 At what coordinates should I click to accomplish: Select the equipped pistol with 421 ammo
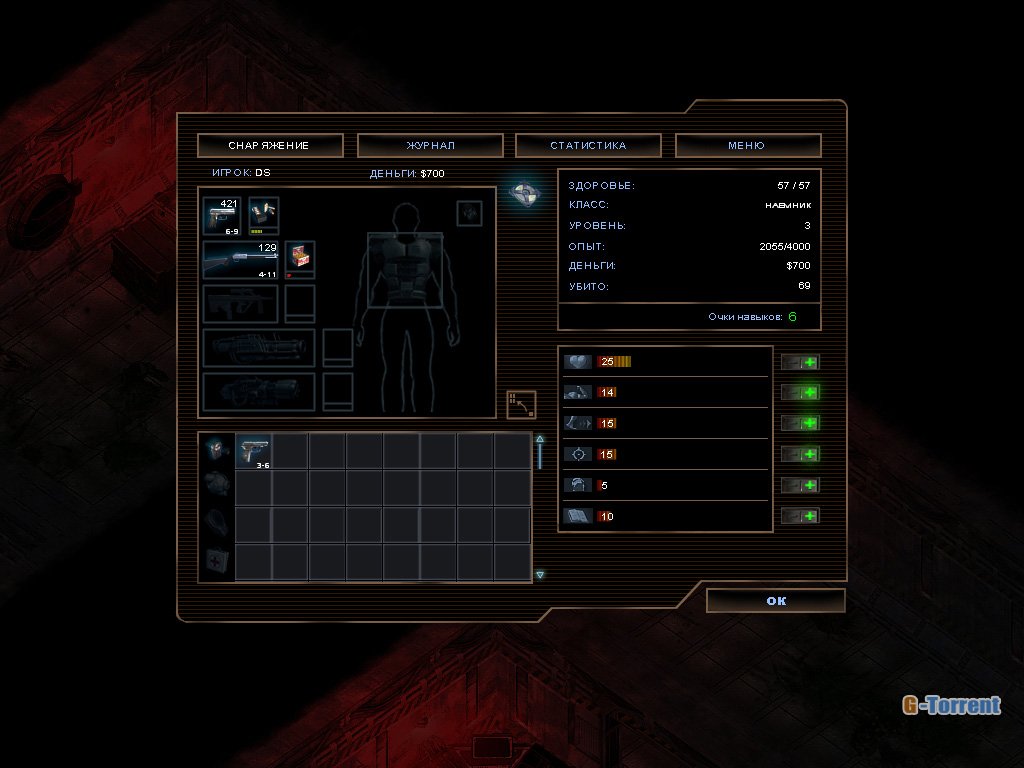click(222, 216)
